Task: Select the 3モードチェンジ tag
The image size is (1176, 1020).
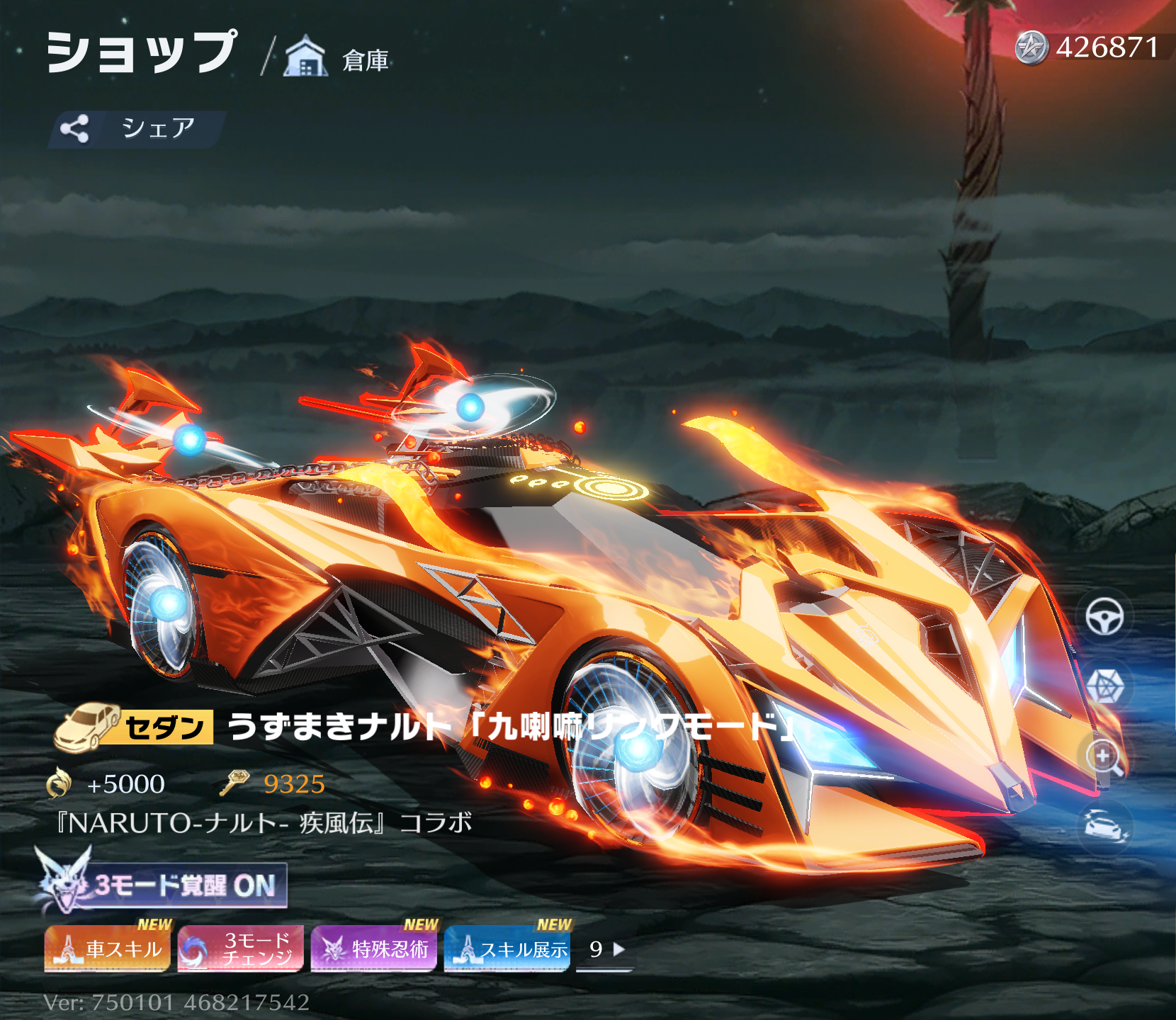Action: [241, 948]
